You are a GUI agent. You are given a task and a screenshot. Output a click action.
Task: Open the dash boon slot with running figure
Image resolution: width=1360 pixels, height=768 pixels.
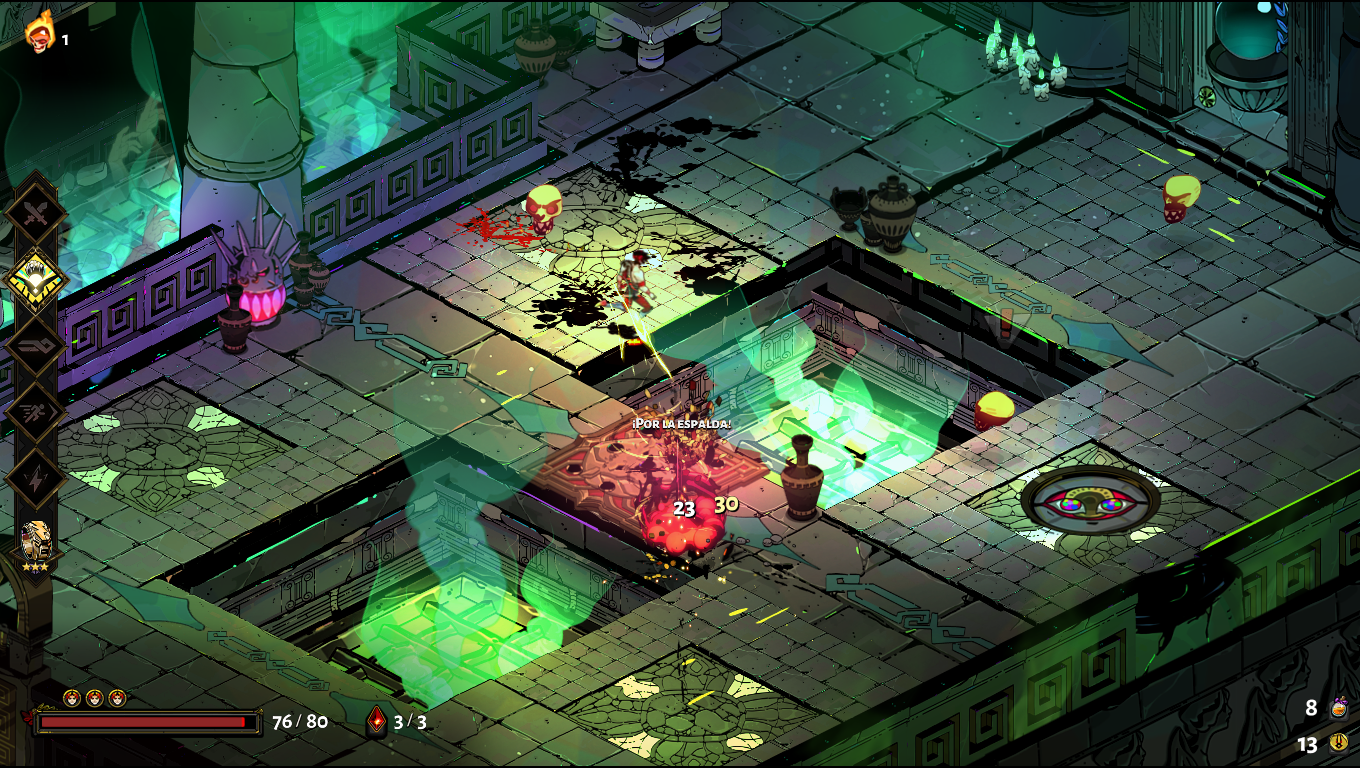point(36,412)
